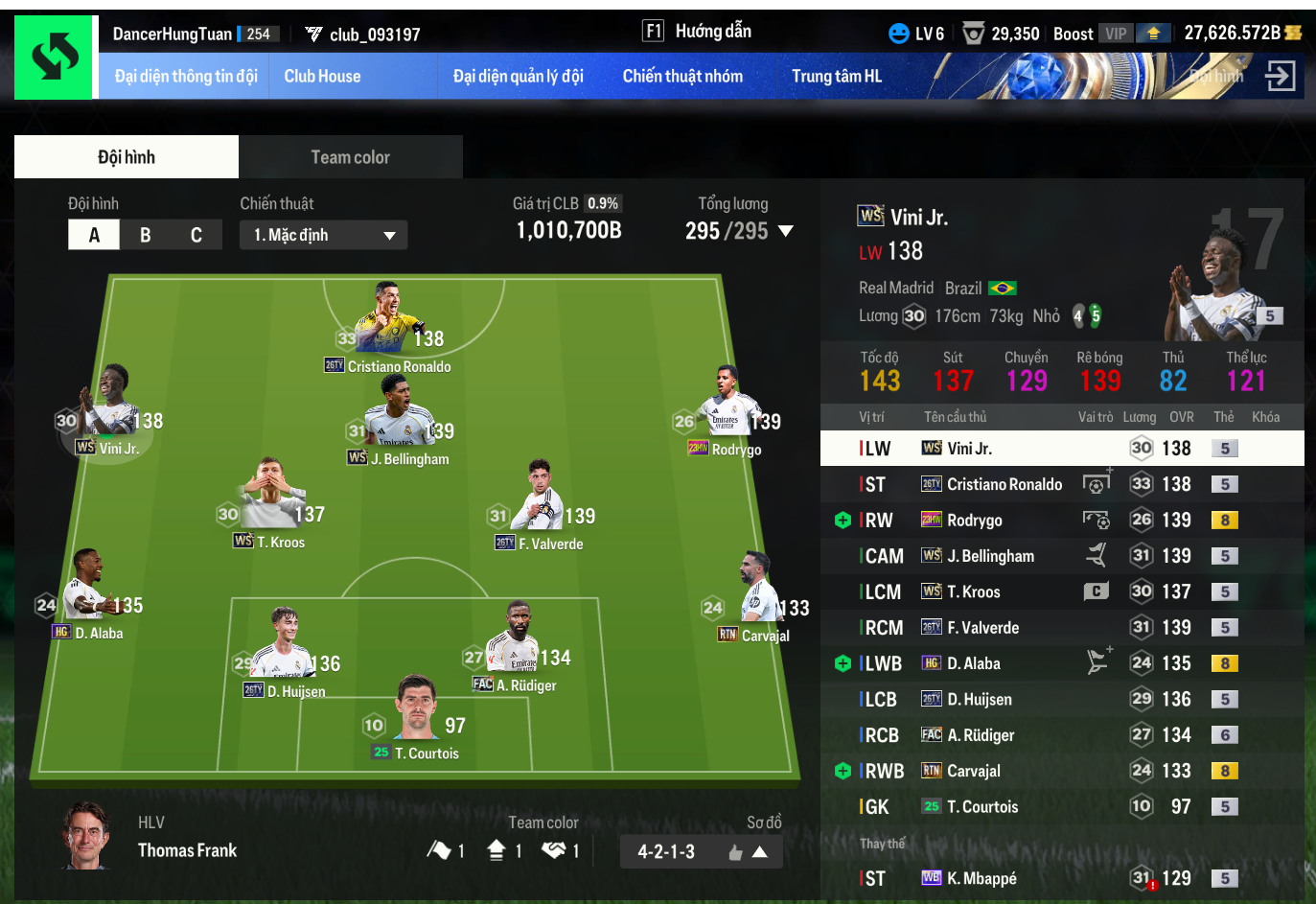Go to Trung tâm HL menu

(836, 77)
